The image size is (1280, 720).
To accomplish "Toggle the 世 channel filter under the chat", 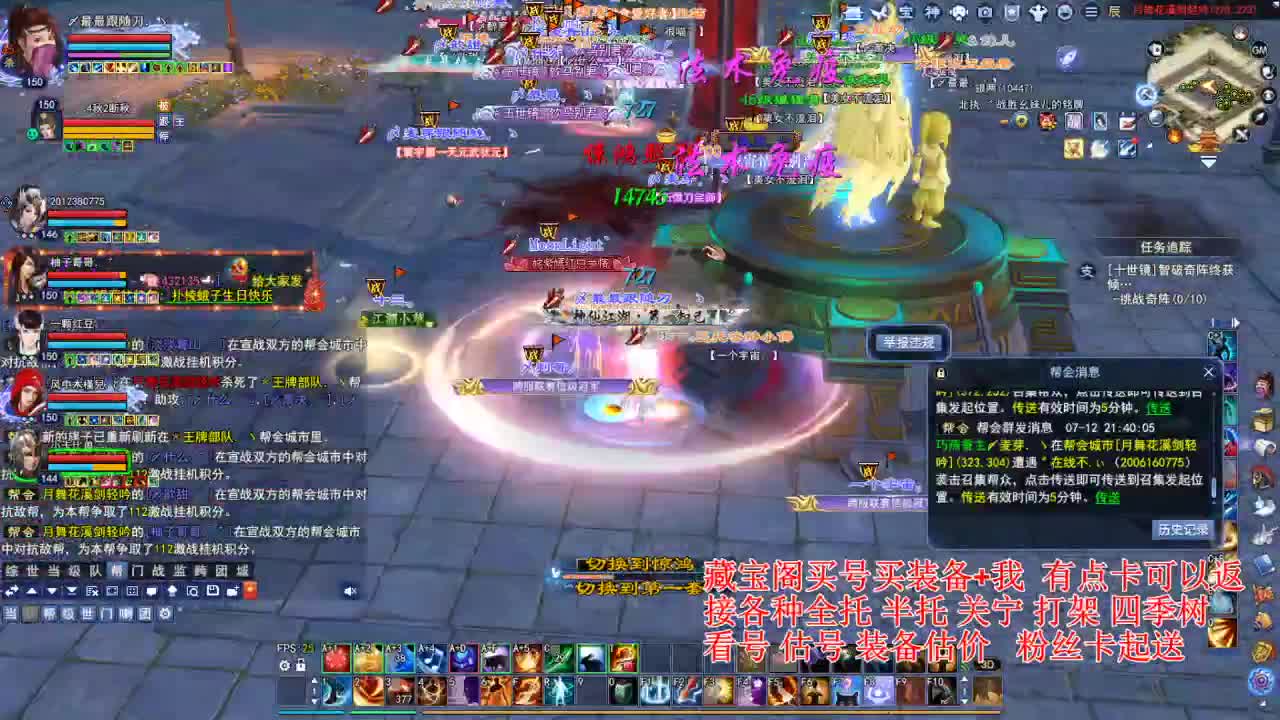I will 89,611.
